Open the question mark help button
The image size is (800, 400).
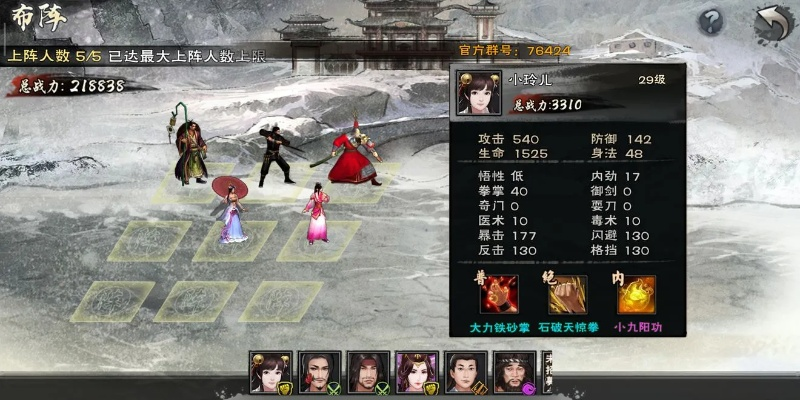click(x=711, y=22)
